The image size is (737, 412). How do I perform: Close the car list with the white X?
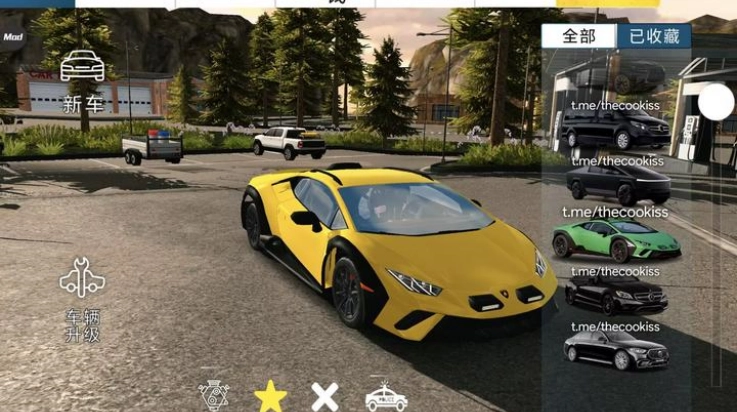(x=325, y=396)
